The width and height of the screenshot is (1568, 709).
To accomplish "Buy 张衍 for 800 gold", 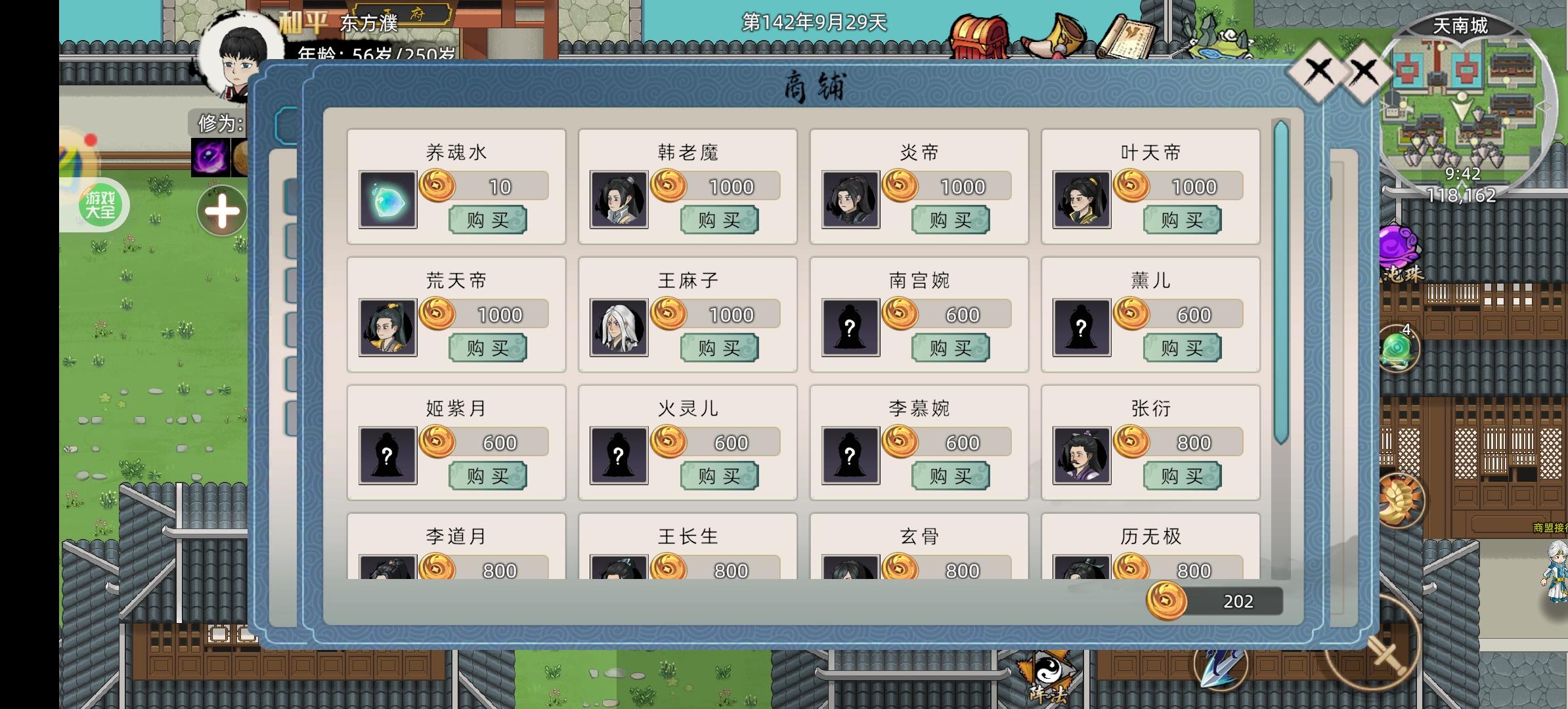I will pos(1181,477).
